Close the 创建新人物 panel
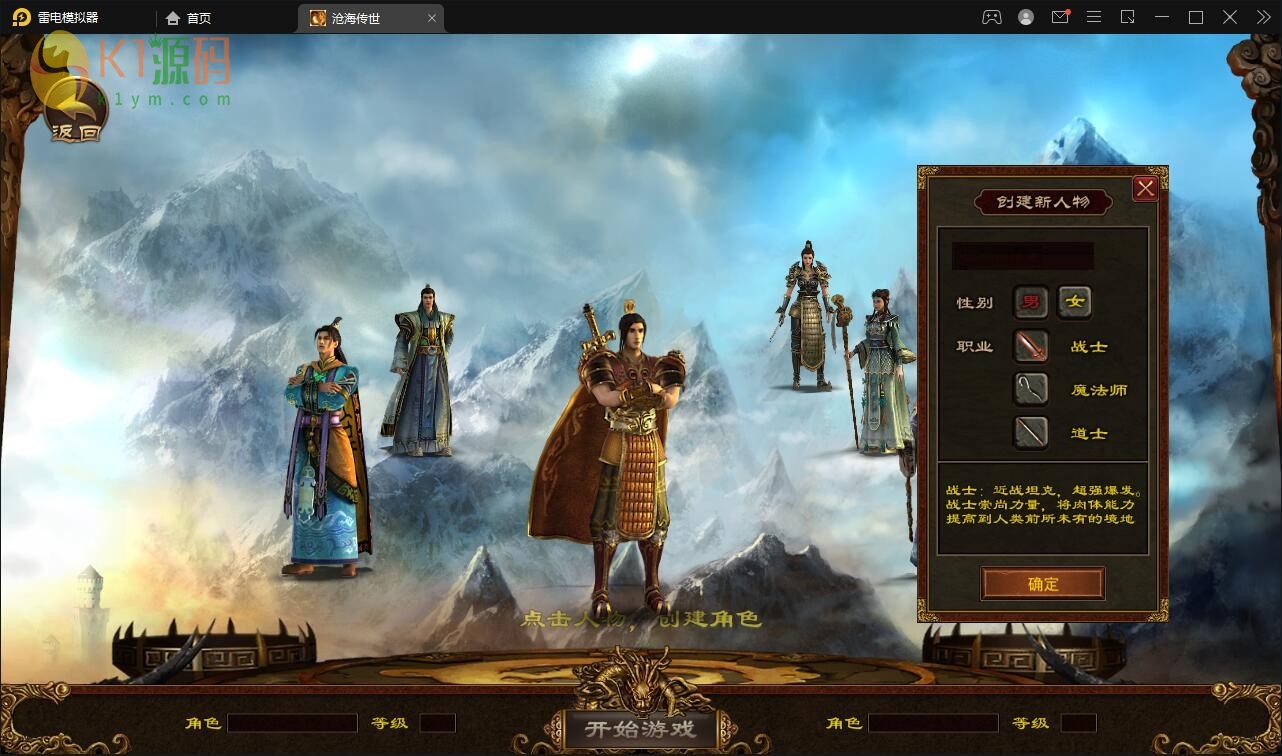 [1145, 188]
